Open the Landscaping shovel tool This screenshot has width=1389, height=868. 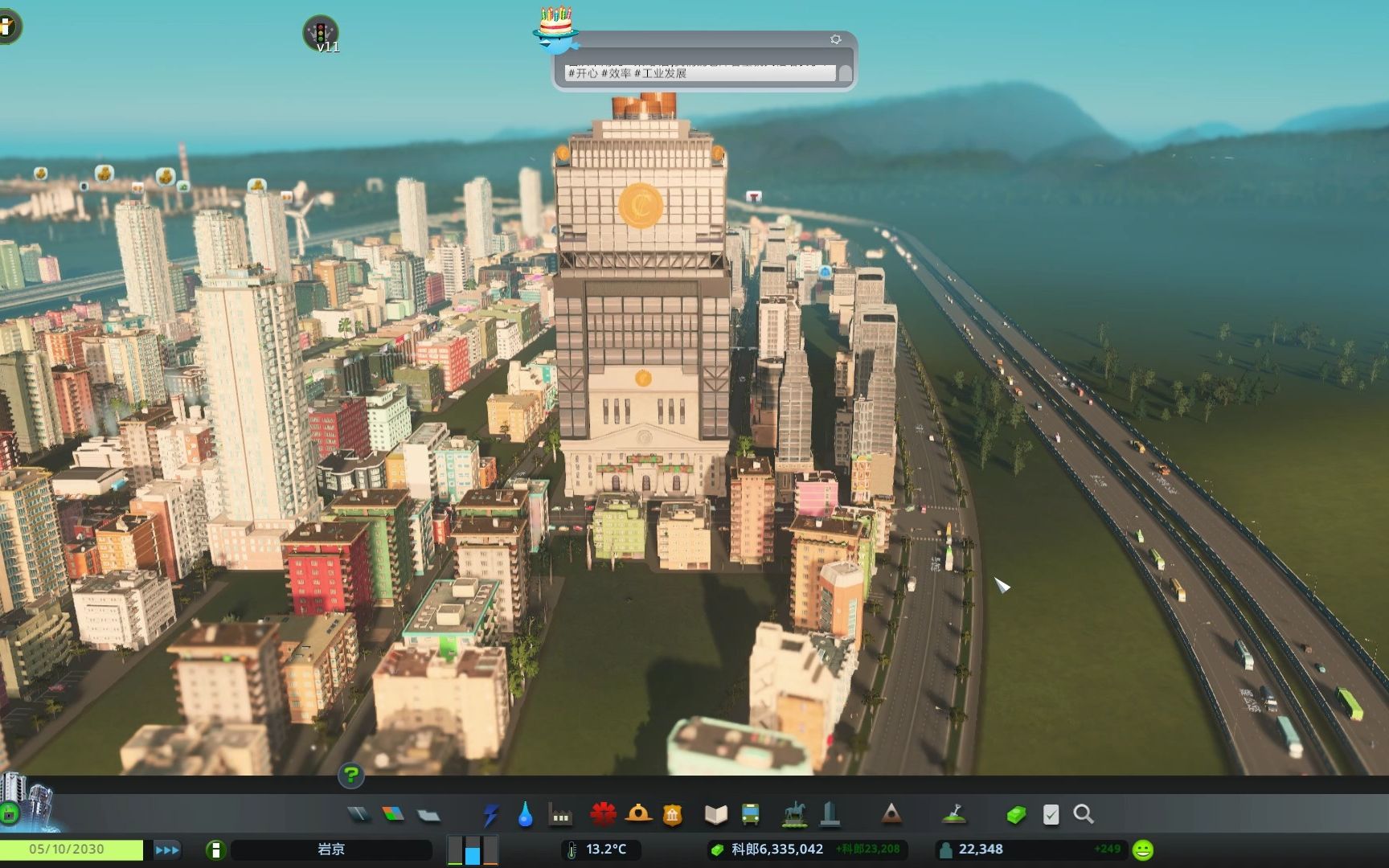[x=954, y=815]
